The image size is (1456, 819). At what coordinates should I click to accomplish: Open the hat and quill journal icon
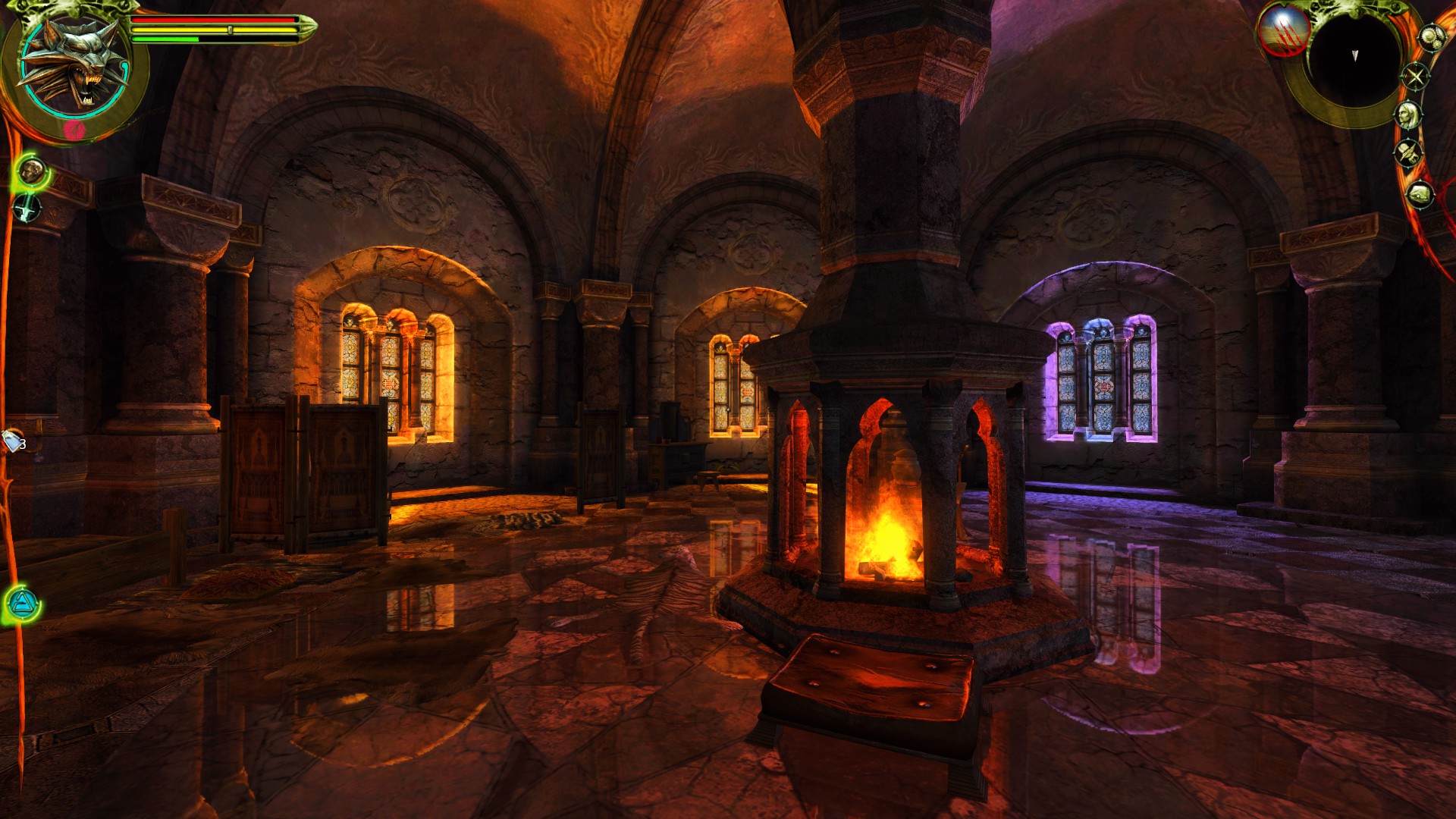pos(1409,152)
